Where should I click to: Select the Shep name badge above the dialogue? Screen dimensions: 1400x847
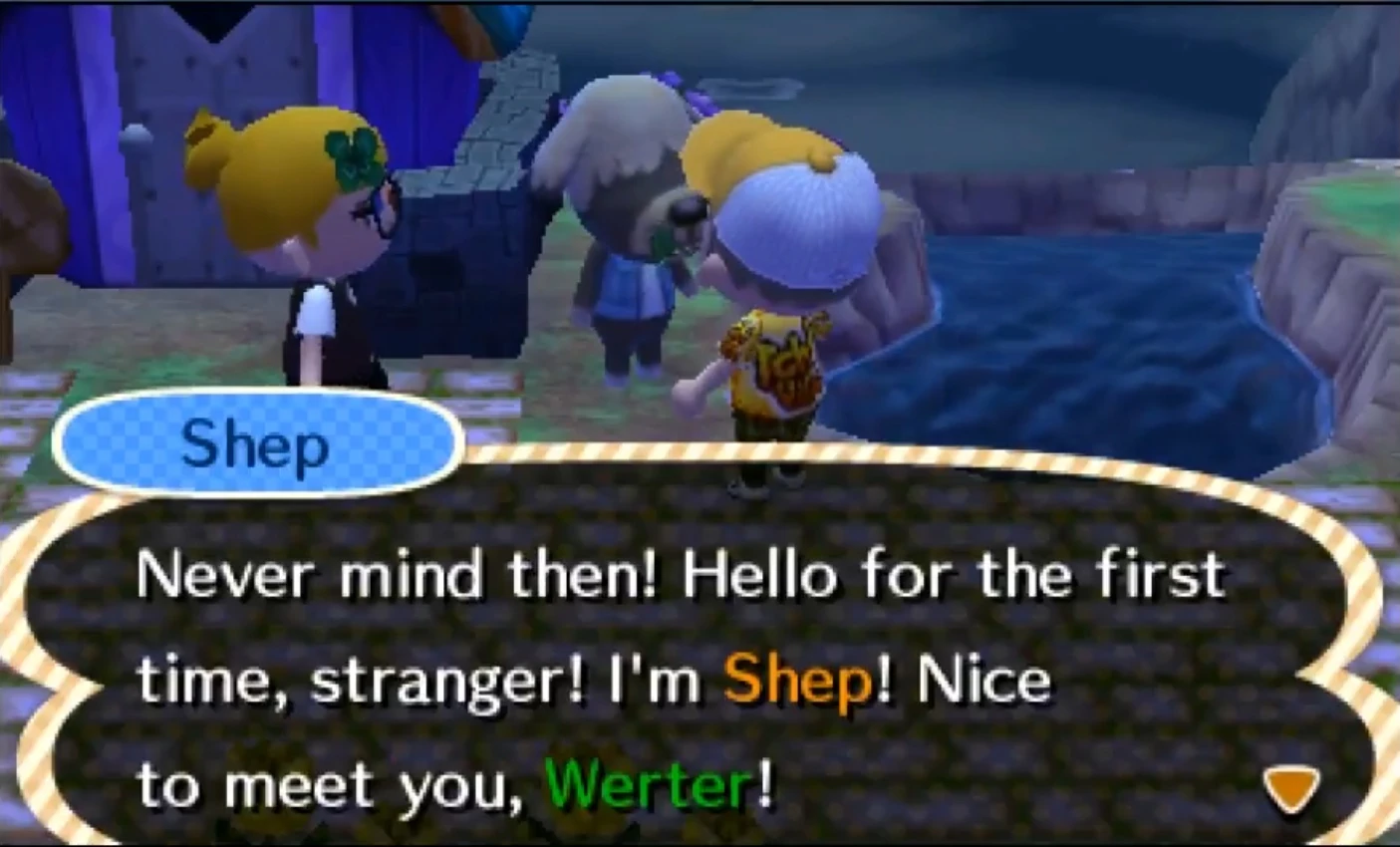(x=254, y=443)
